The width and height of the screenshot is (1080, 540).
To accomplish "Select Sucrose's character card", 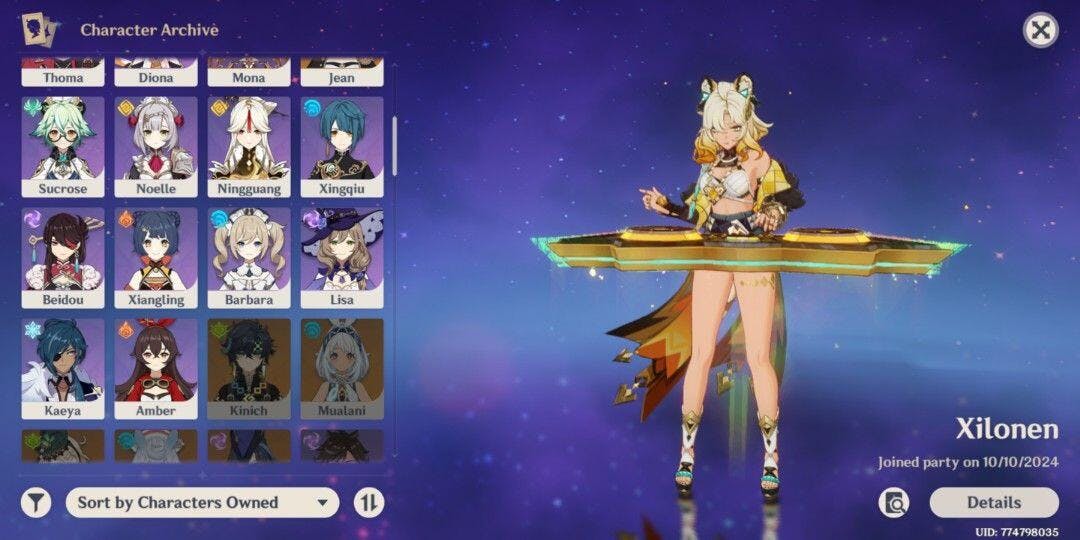I will pyautogui.click(x=63, y=146).
